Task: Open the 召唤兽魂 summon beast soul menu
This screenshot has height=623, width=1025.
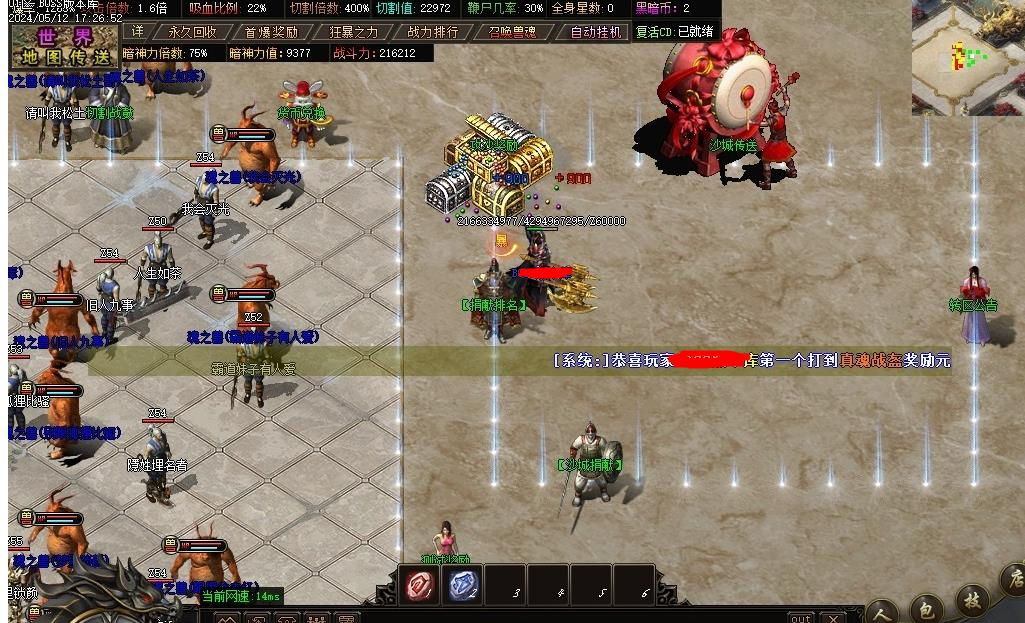Action: (512, 32)
